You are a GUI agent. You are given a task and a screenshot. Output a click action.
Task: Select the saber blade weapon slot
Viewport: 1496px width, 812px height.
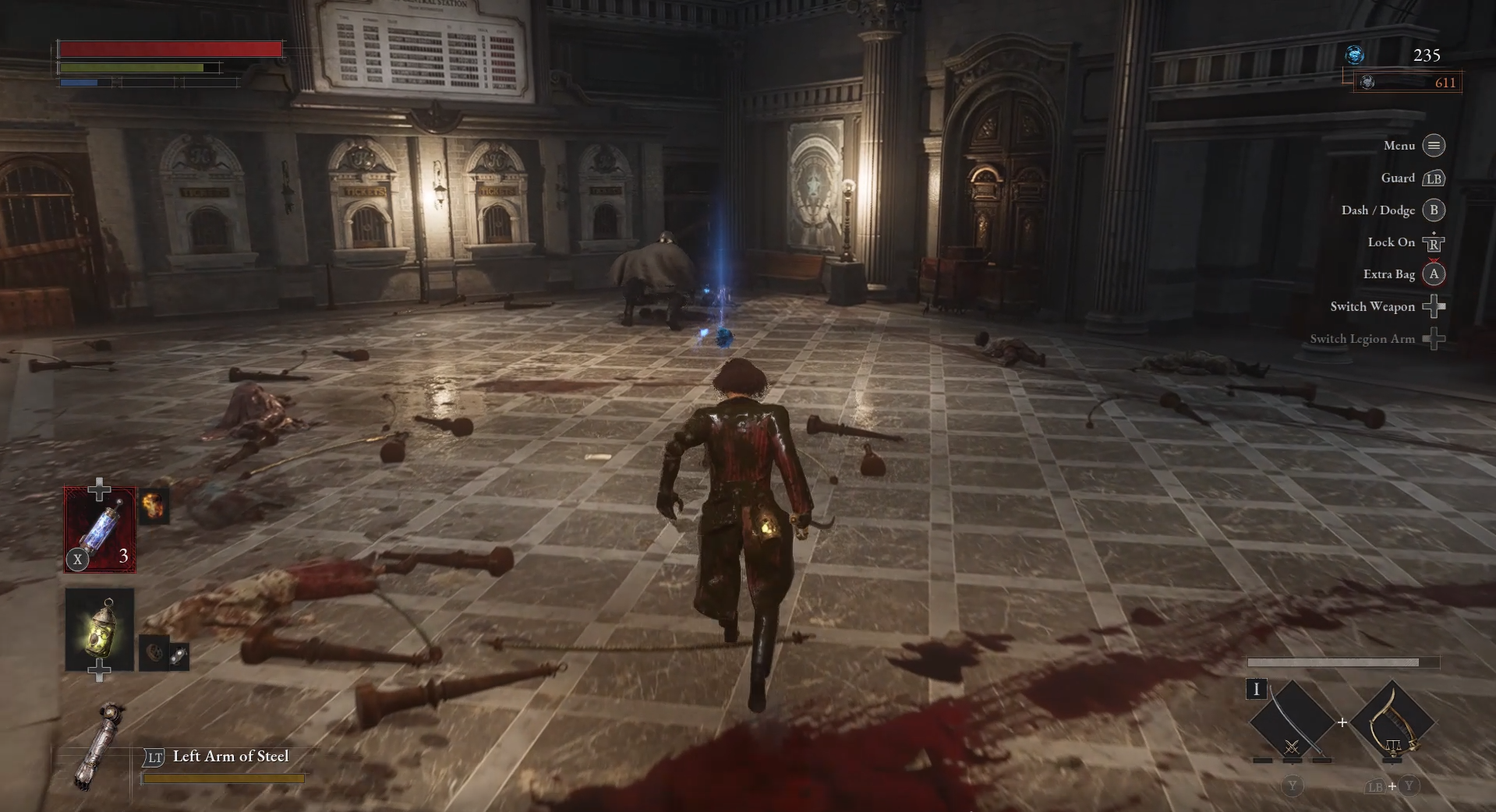tap(1291, 720)
